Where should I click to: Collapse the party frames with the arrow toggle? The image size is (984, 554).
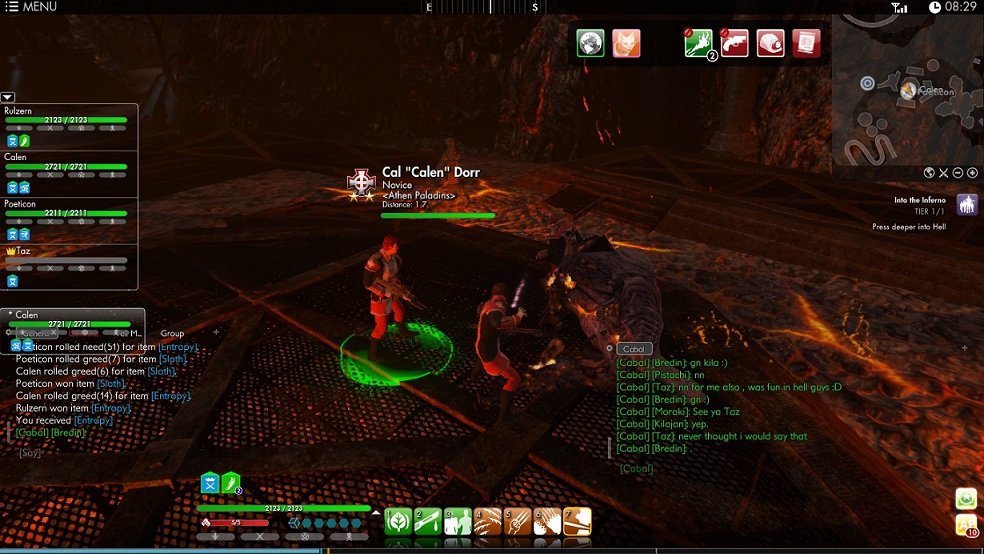(x=8, y=97)
